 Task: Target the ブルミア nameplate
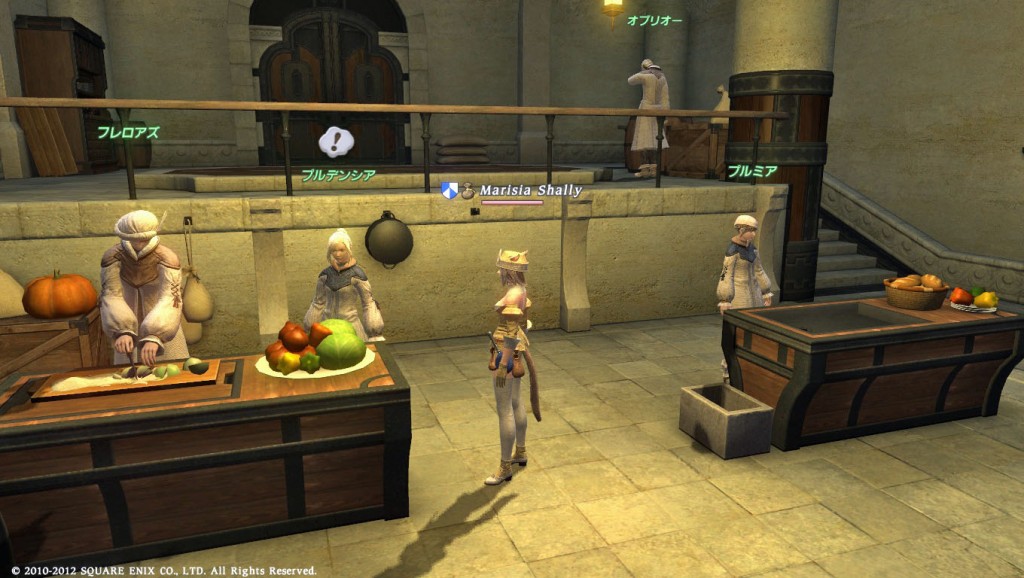click(x=752, y=170)
